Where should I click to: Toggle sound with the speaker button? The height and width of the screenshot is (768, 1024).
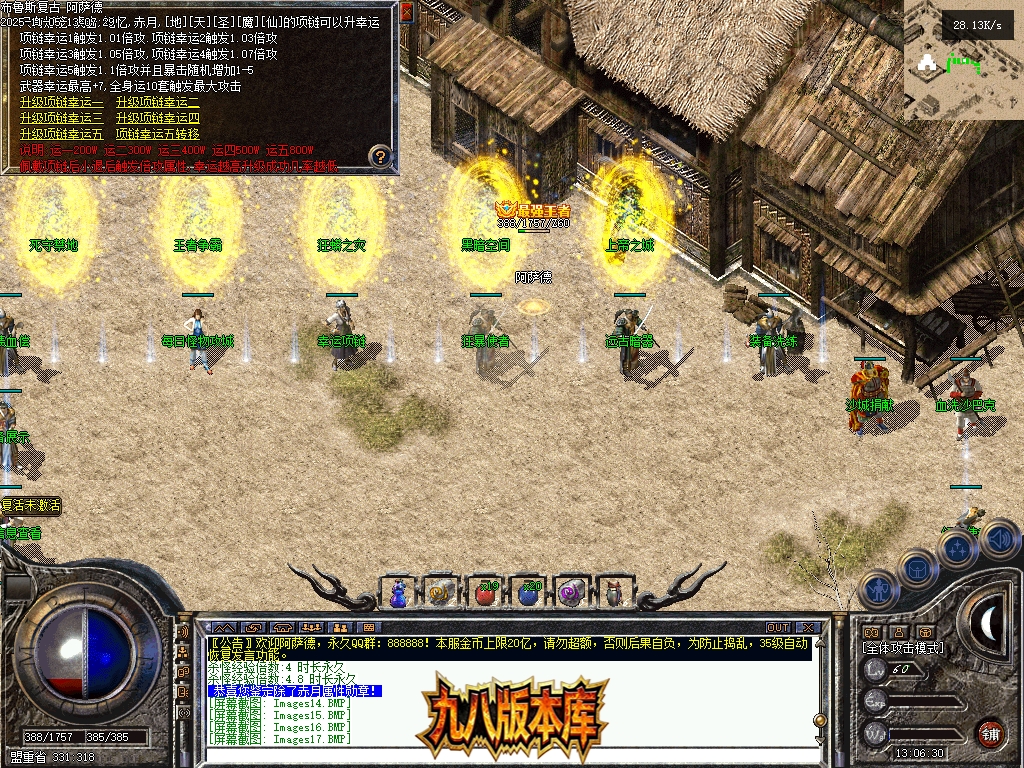(x=1000, y=539)
